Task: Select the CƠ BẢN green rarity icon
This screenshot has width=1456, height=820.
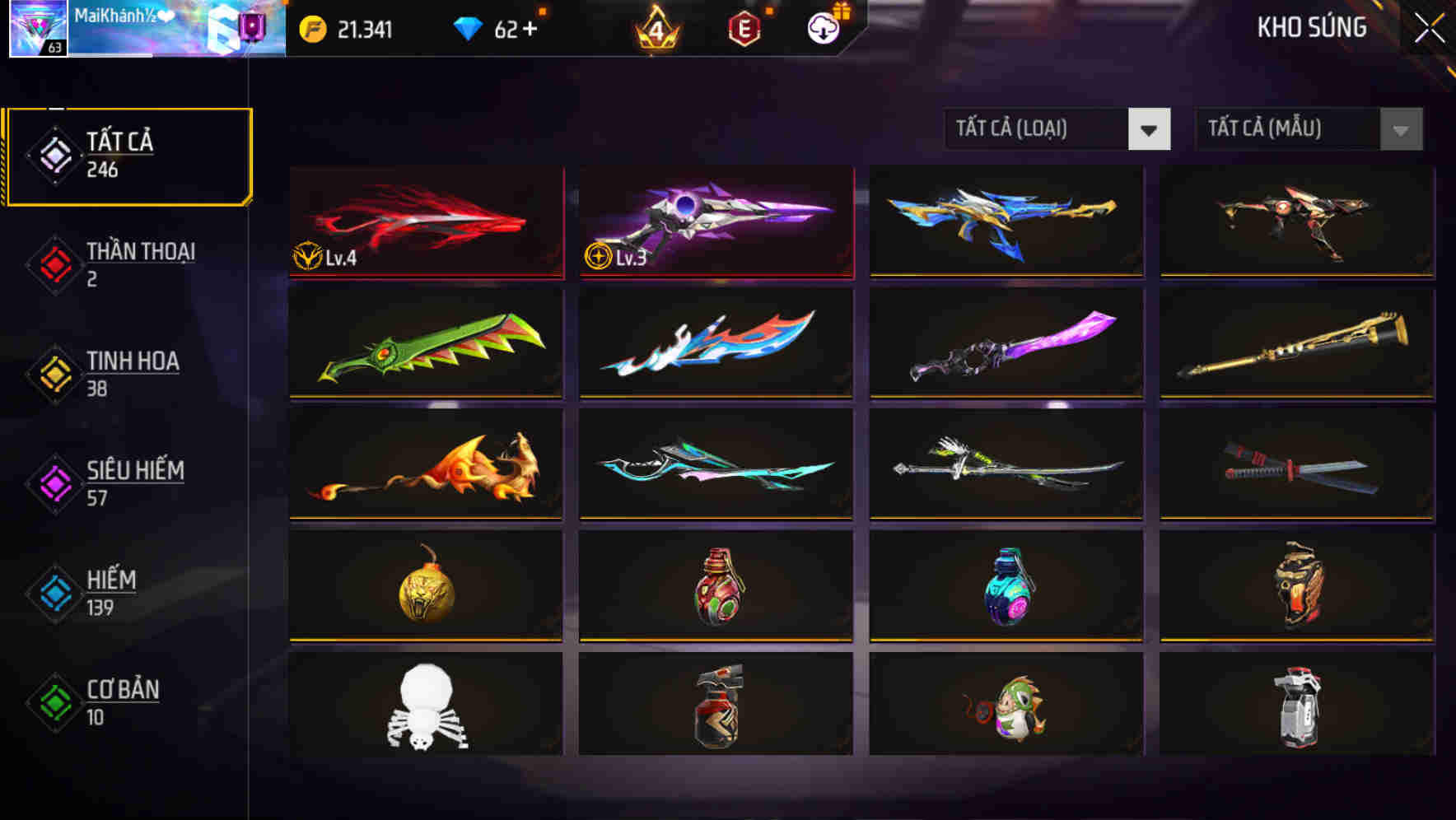Action: [x=54, y=702]
